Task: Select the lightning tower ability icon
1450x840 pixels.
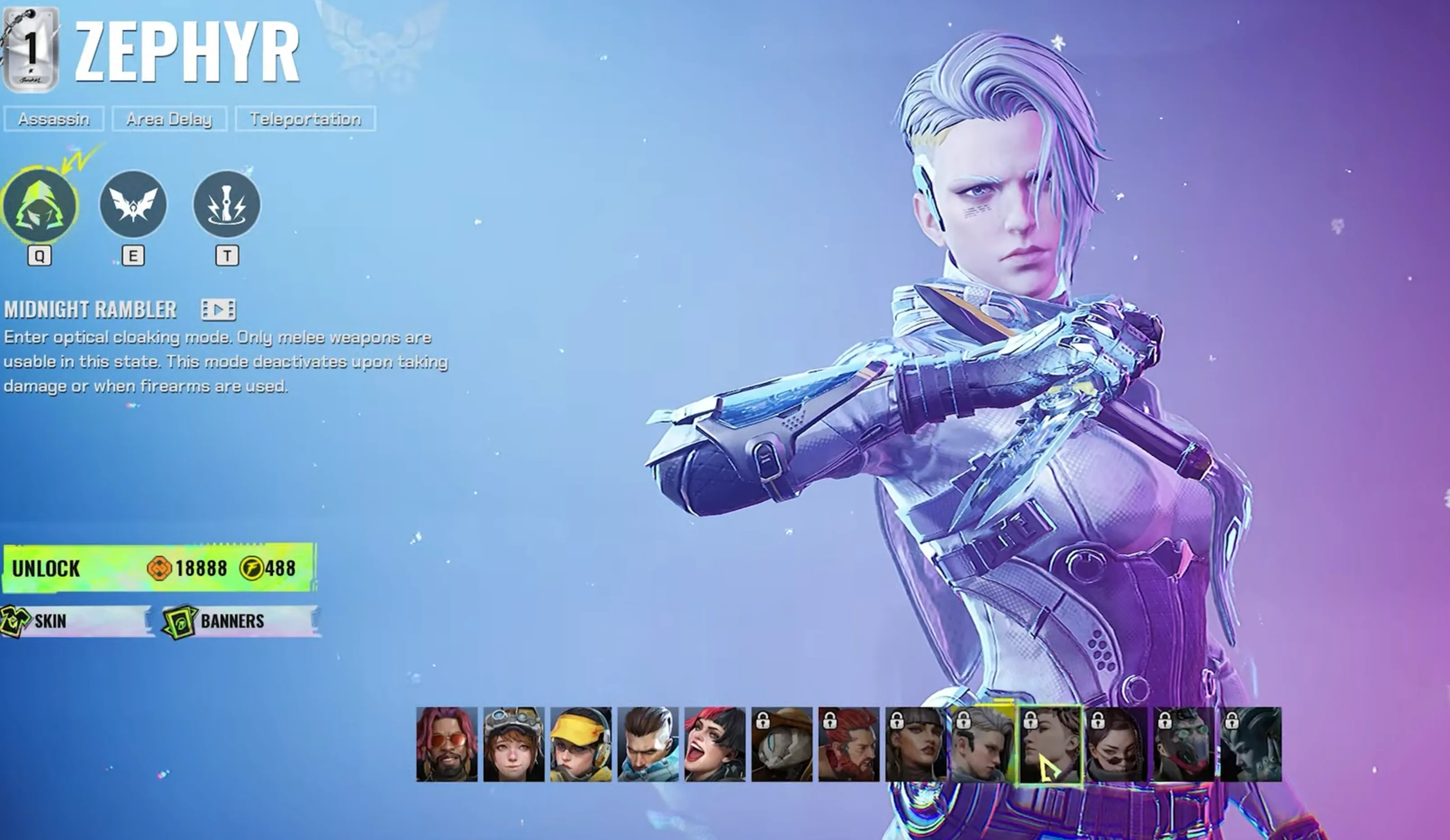Action: pyautogui.click(x=227, y=205)
